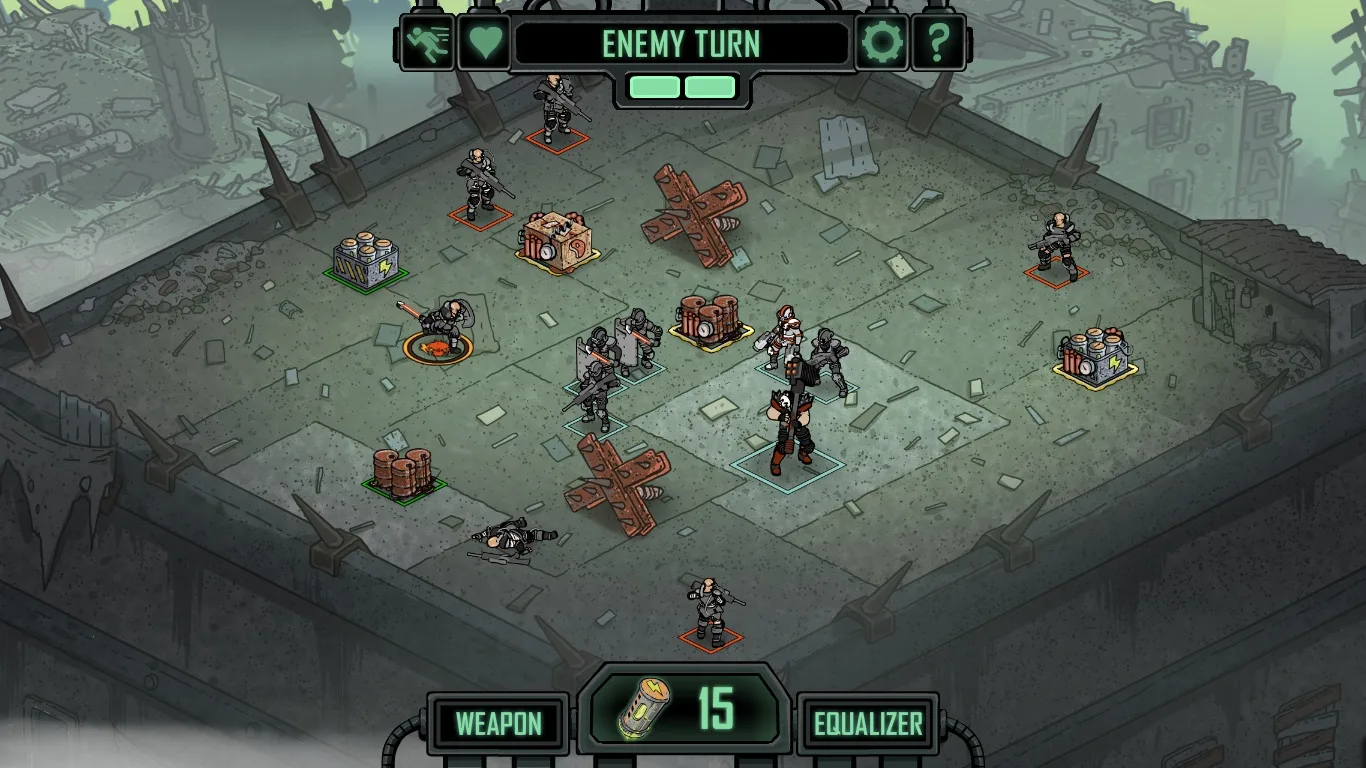Screen dimensions: 1366x768
Task: Select the sniper at the bottom edge
Action: pos(707,605)
